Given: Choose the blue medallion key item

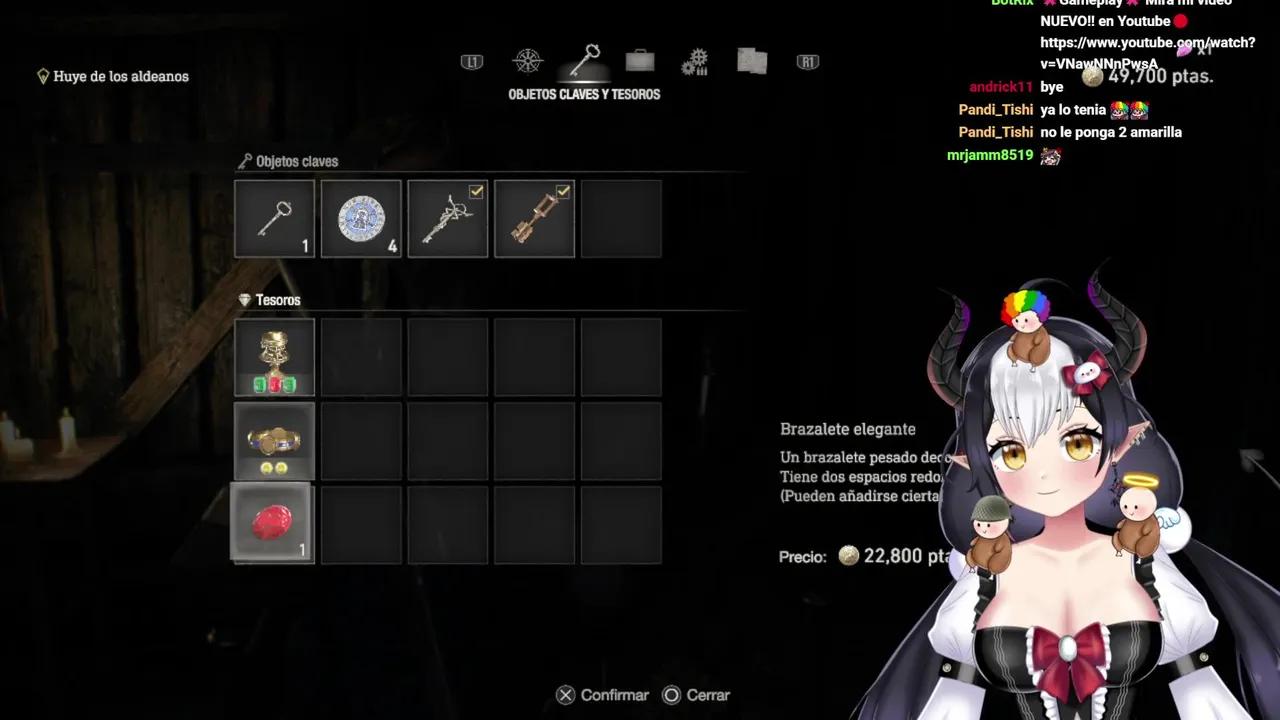Looking at the screenshot, I should point(361,219).
